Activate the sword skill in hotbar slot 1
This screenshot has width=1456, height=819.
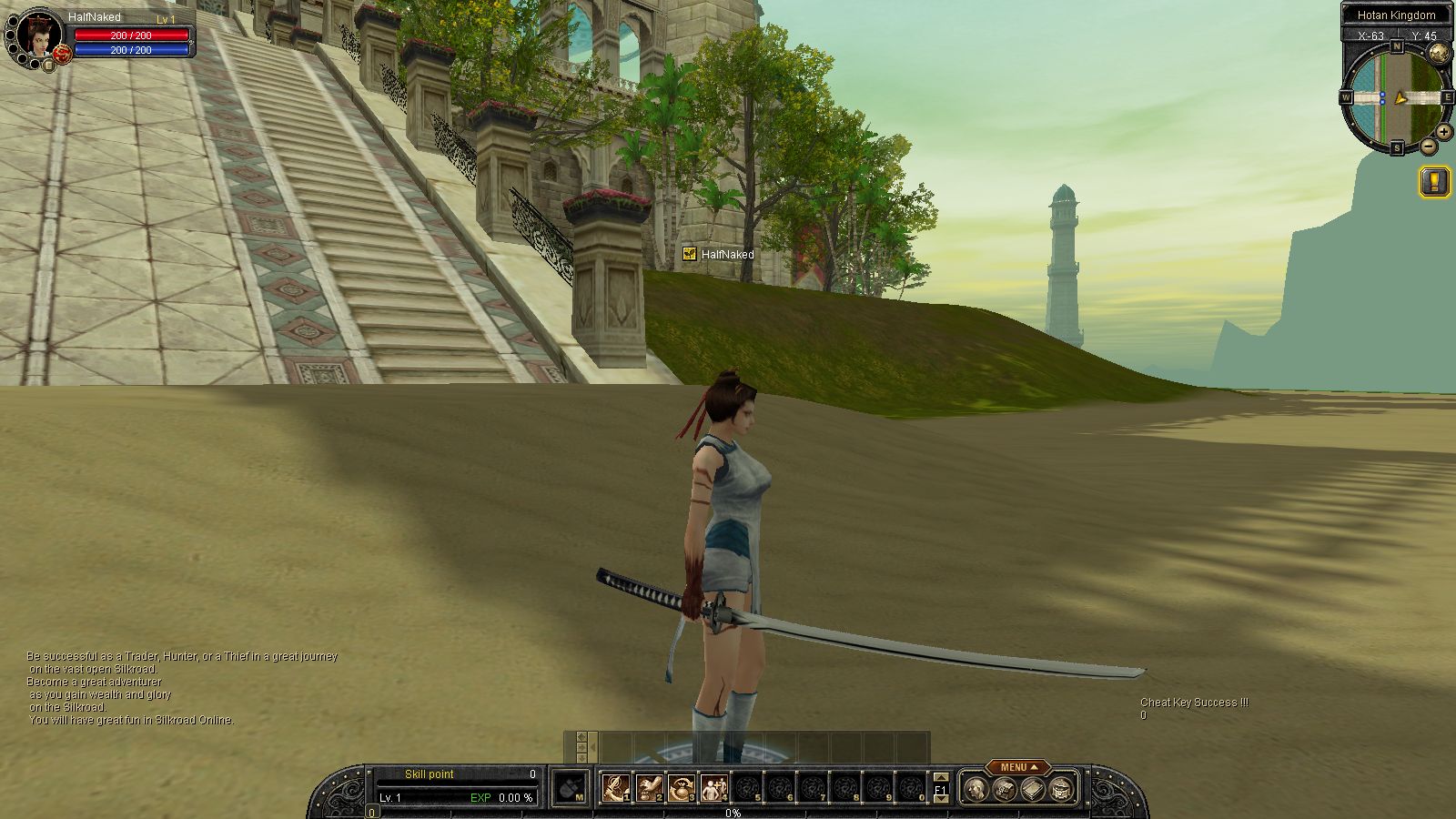click(616, 788)
